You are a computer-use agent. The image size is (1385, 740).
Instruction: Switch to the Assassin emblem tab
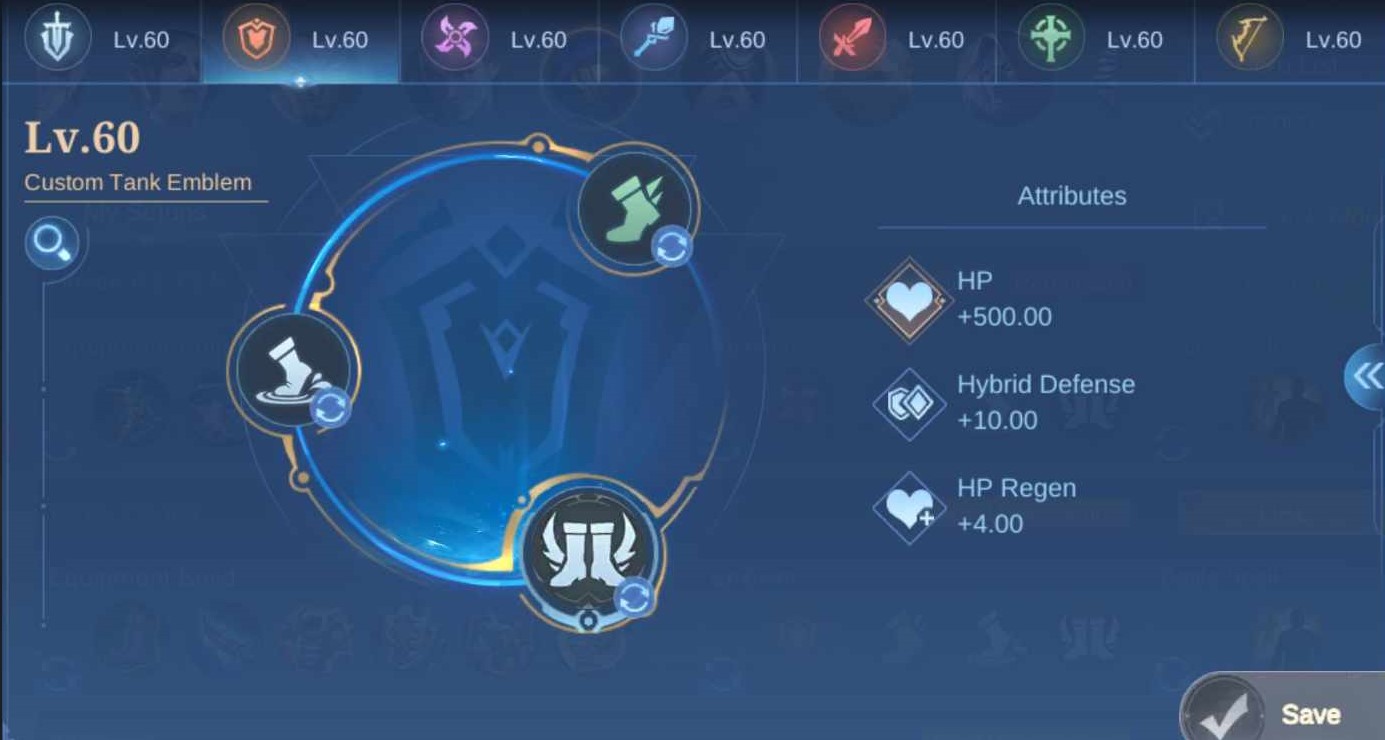(456, 38)
